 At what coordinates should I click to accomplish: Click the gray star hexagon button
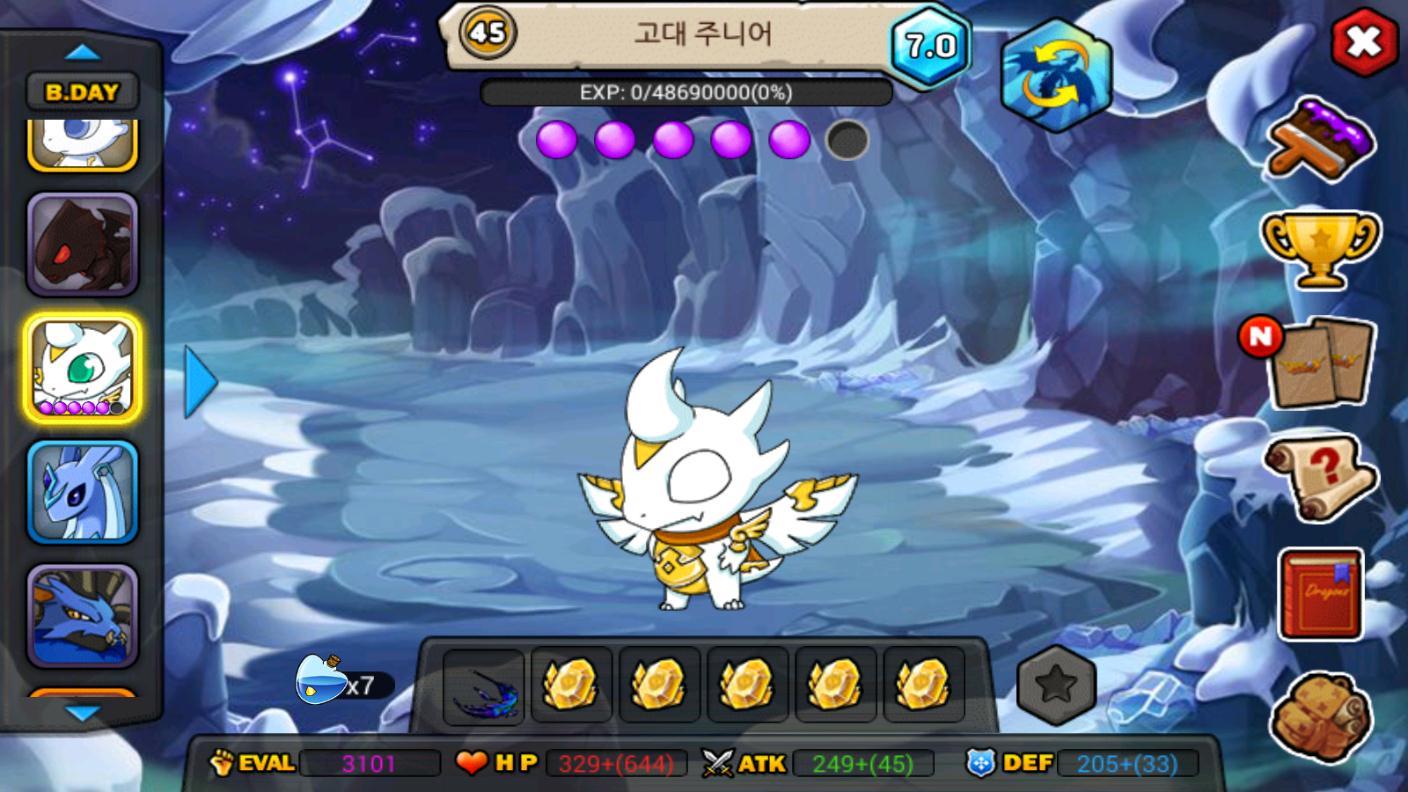click(x=1056, y=685)
